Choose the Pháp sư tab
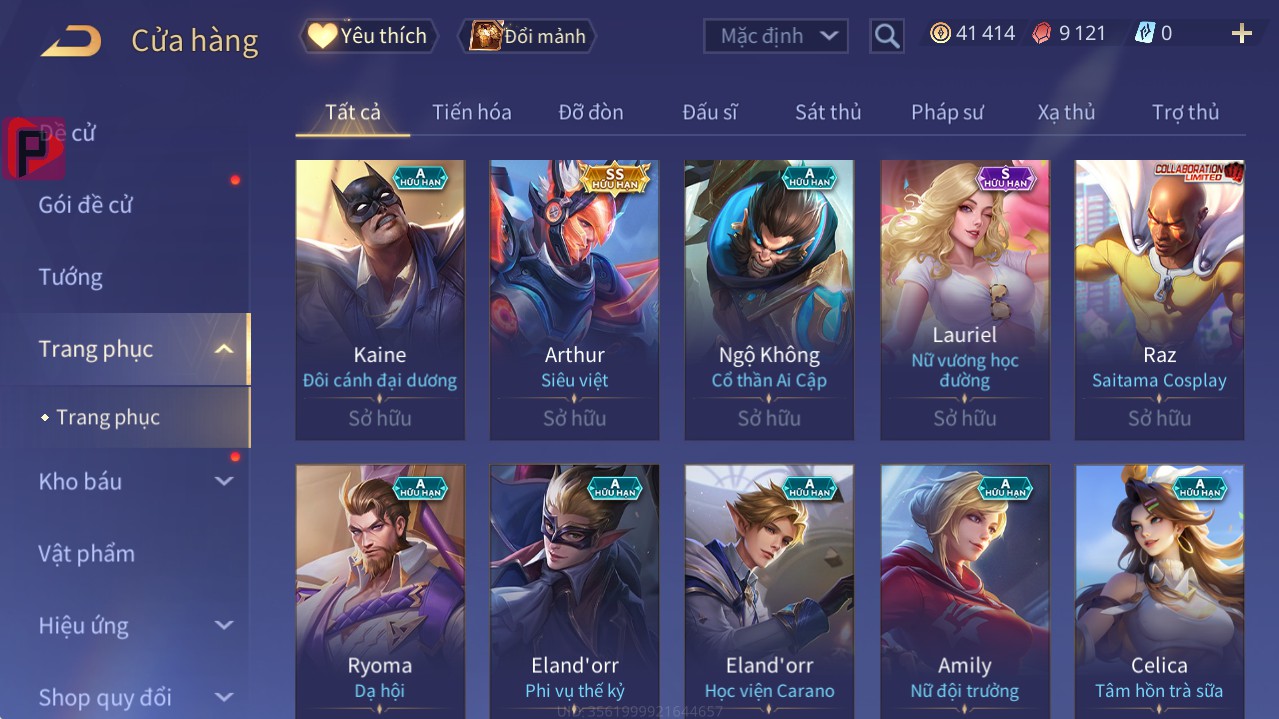 point(947,112)
